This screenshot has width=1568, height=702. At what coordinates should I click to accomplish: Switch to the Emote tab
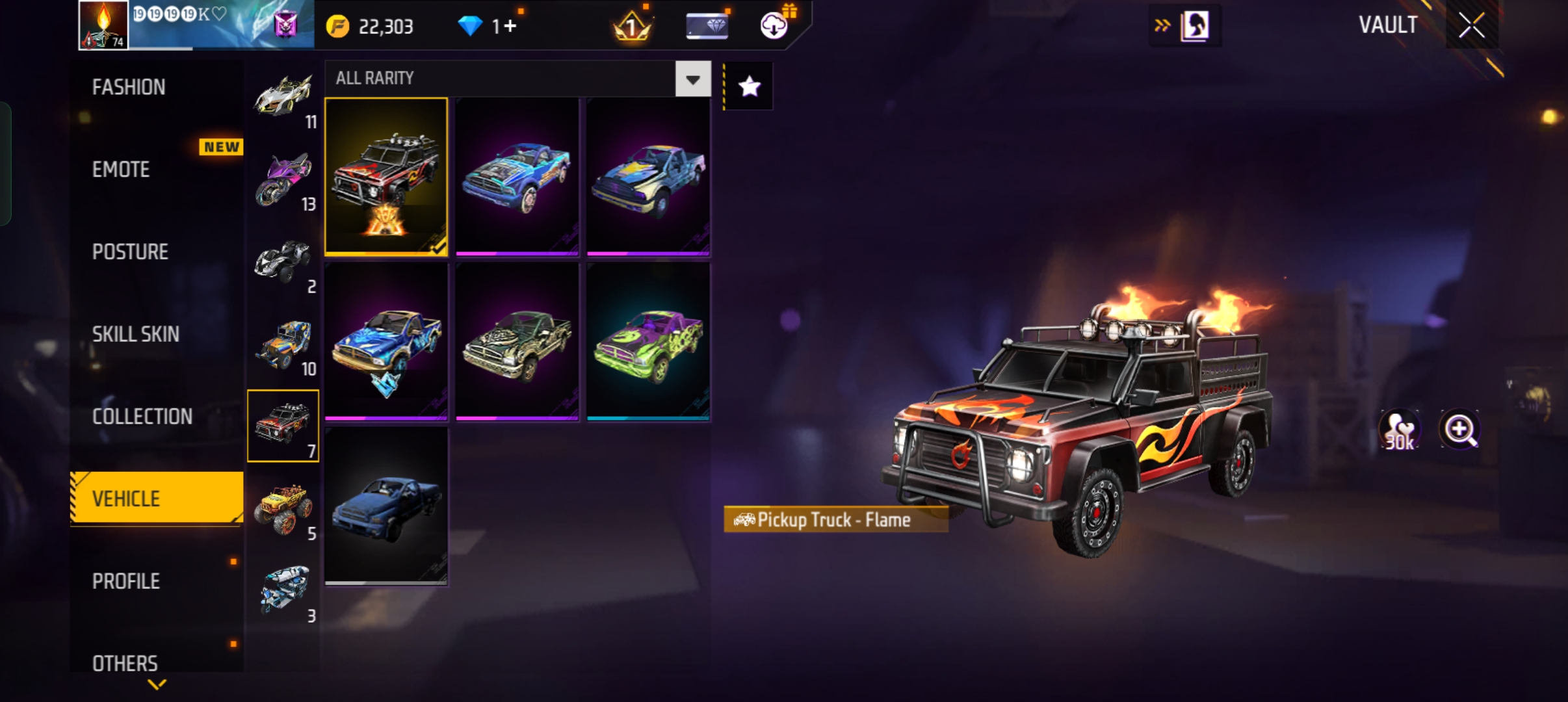[121, 170]
